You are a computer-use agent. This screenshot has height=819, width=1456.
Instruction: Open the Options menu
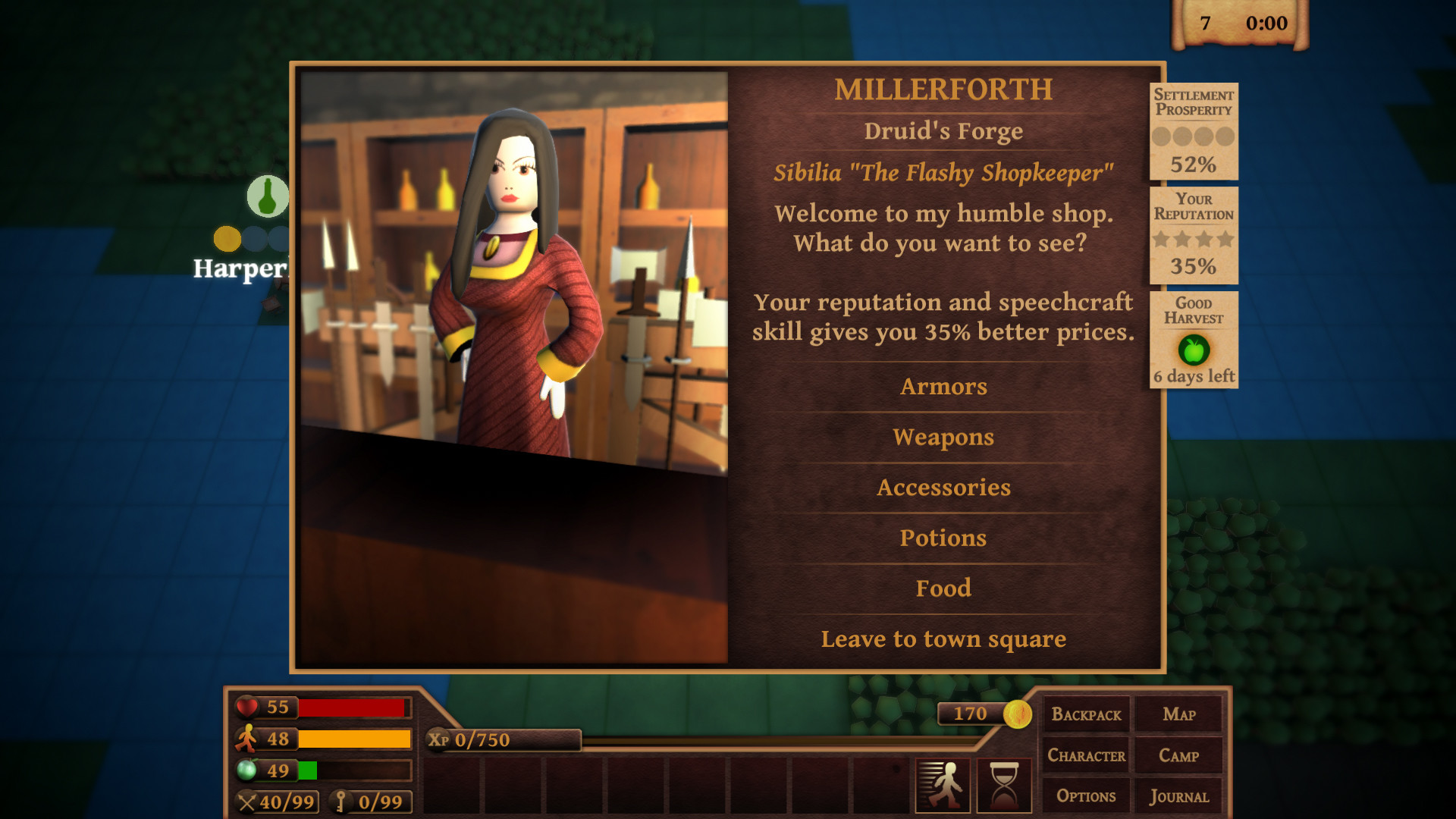click(1086, 796)
